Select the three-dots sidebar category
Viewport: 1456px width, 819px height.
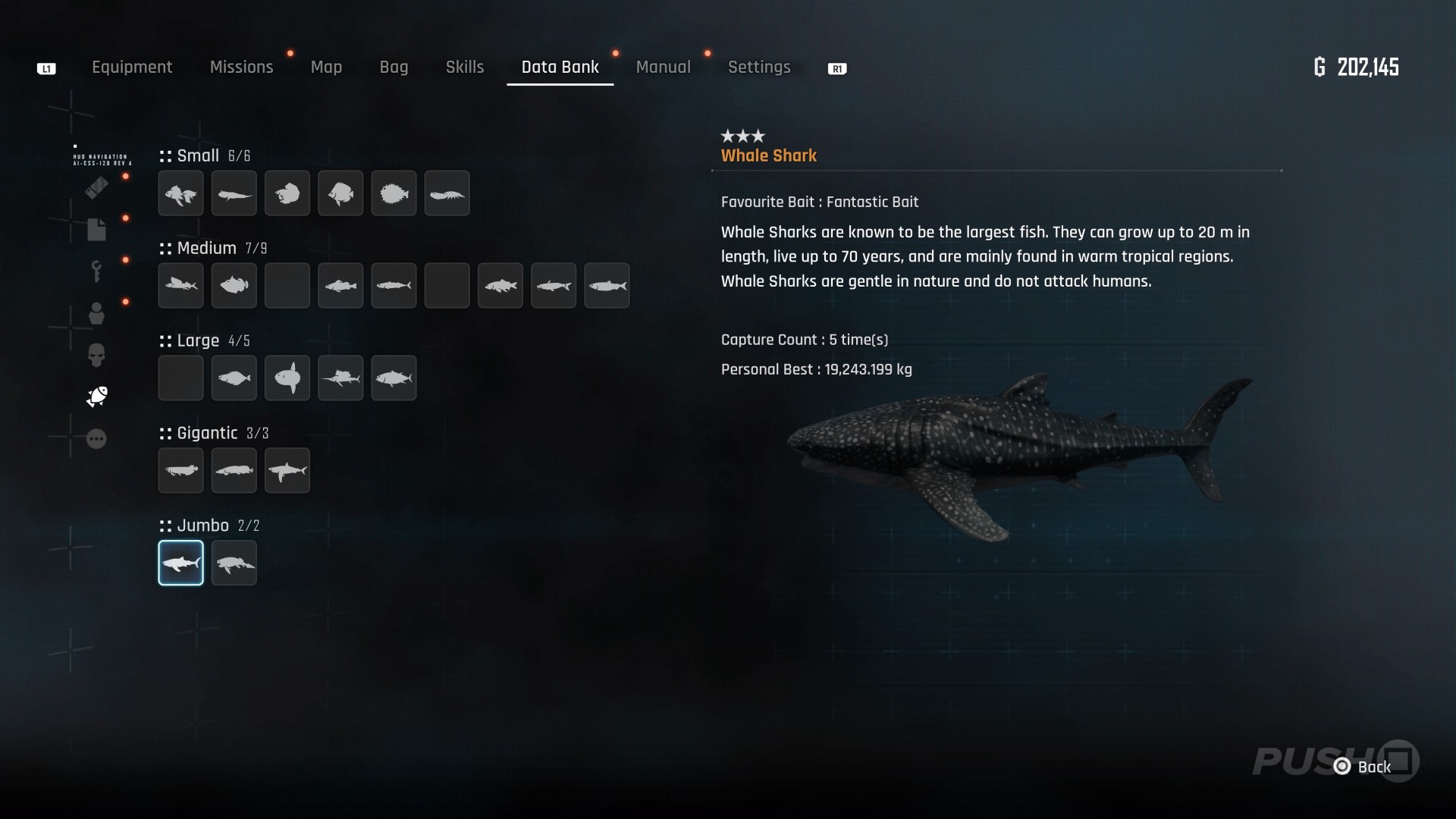(x=96, y=439)
